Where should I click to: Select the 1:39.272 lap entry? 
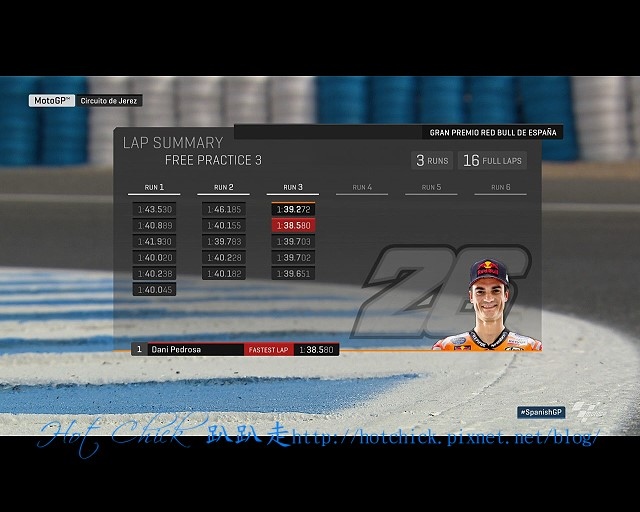(x=293, y=210)
